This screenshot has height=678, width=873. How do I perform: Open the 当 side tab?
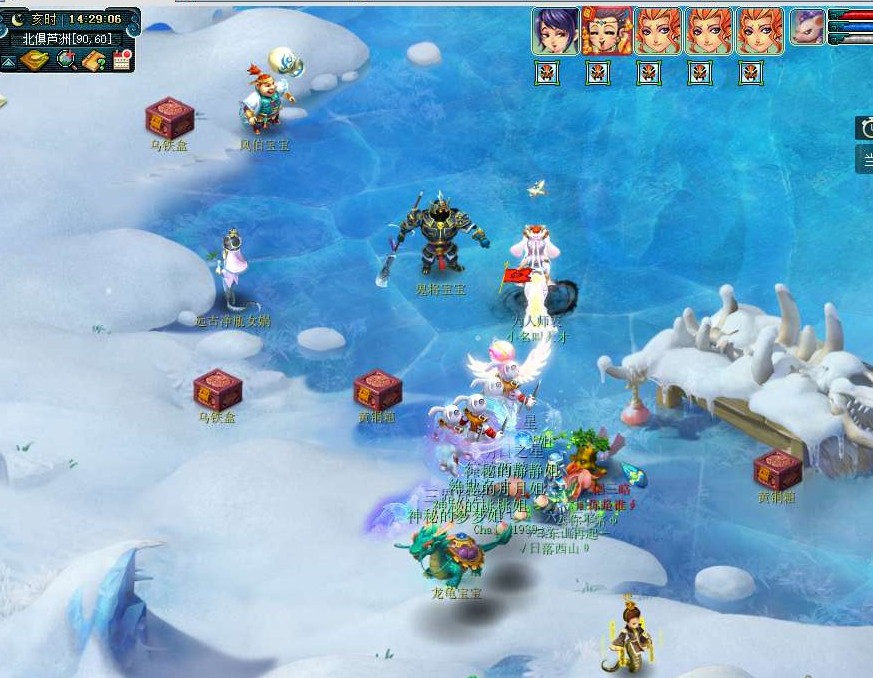865,158
